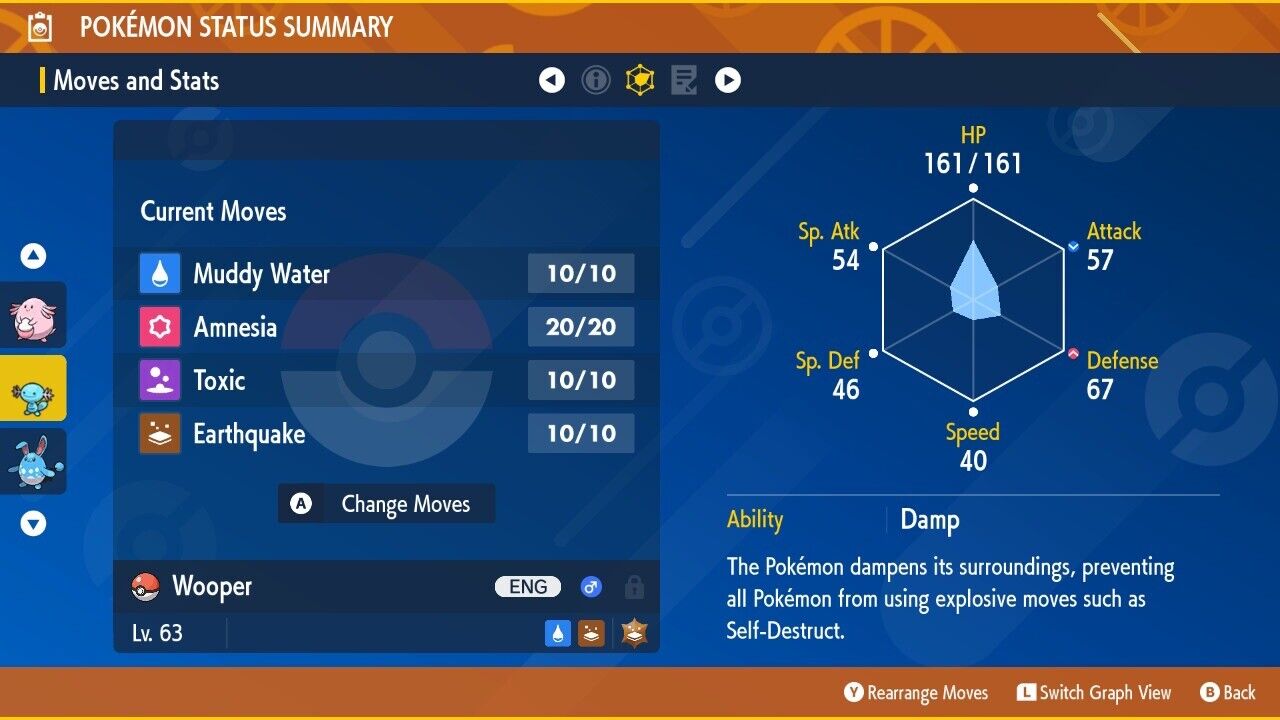Click Rearrange Moves at the bottom
This screenshot has height=720, width=1280.
[x=916, y=693]
